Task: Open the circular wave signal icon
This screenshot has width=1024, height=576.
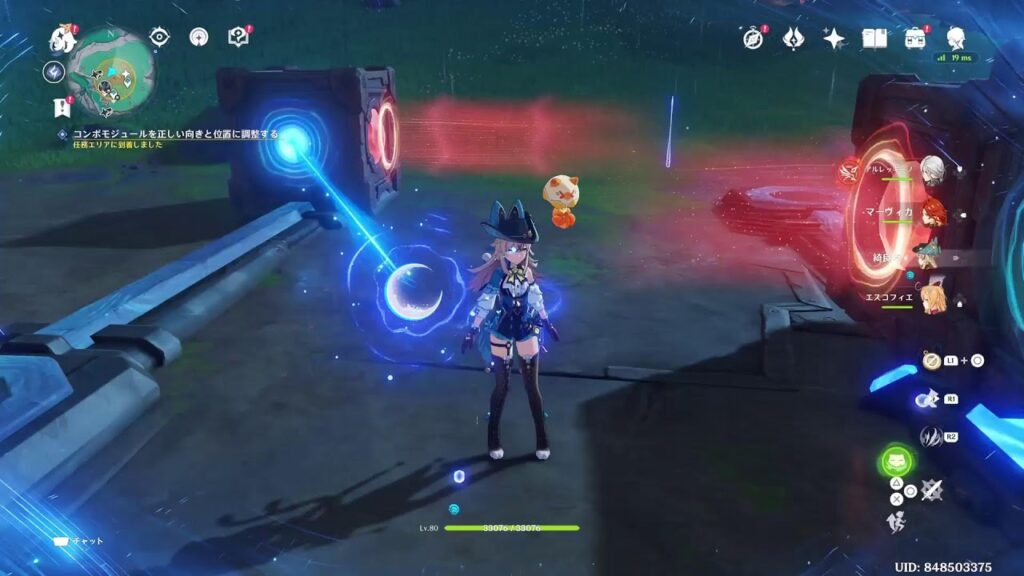Action: 199,38
